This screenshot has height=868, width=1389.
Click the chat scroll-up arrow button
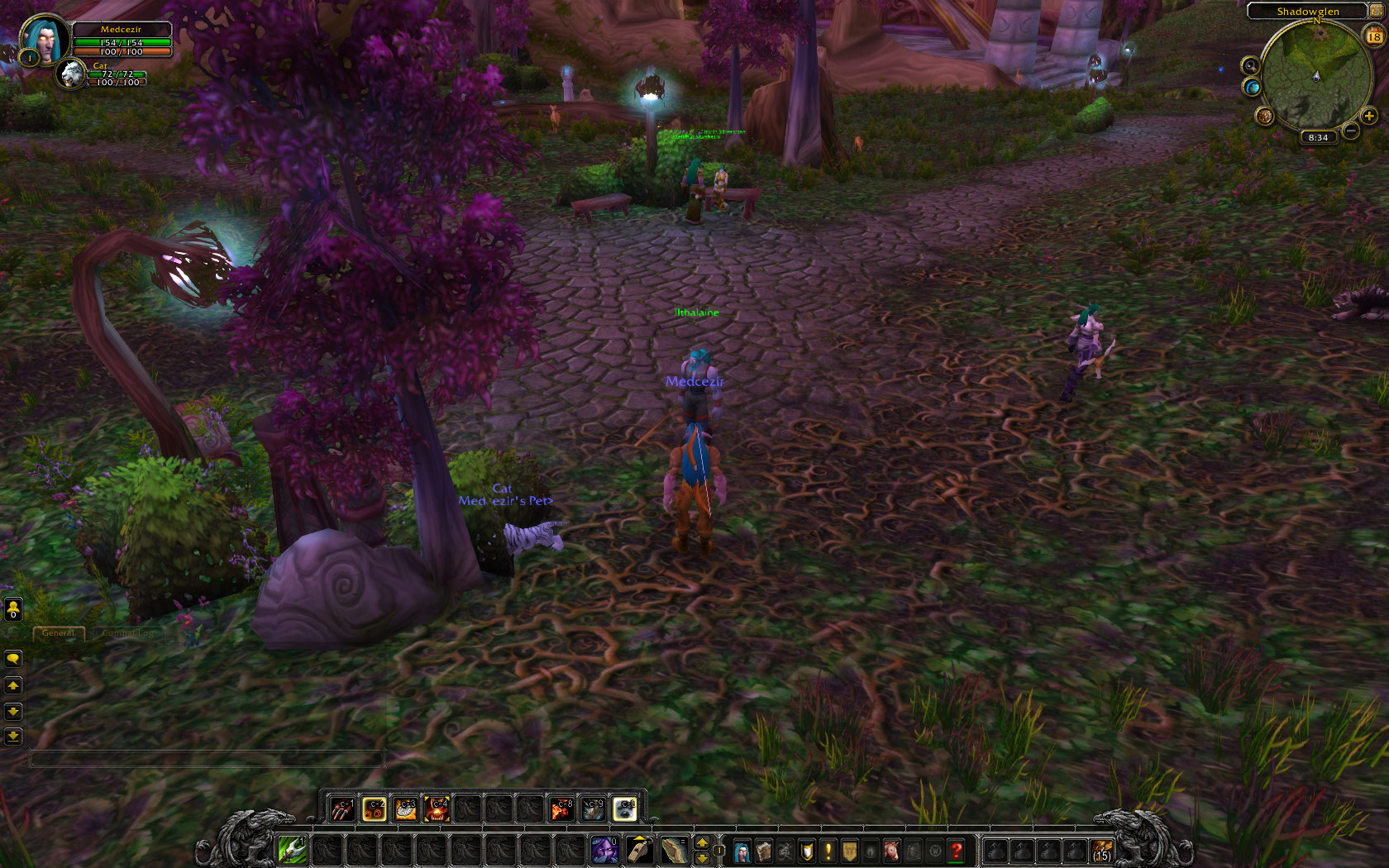[13, 684]
